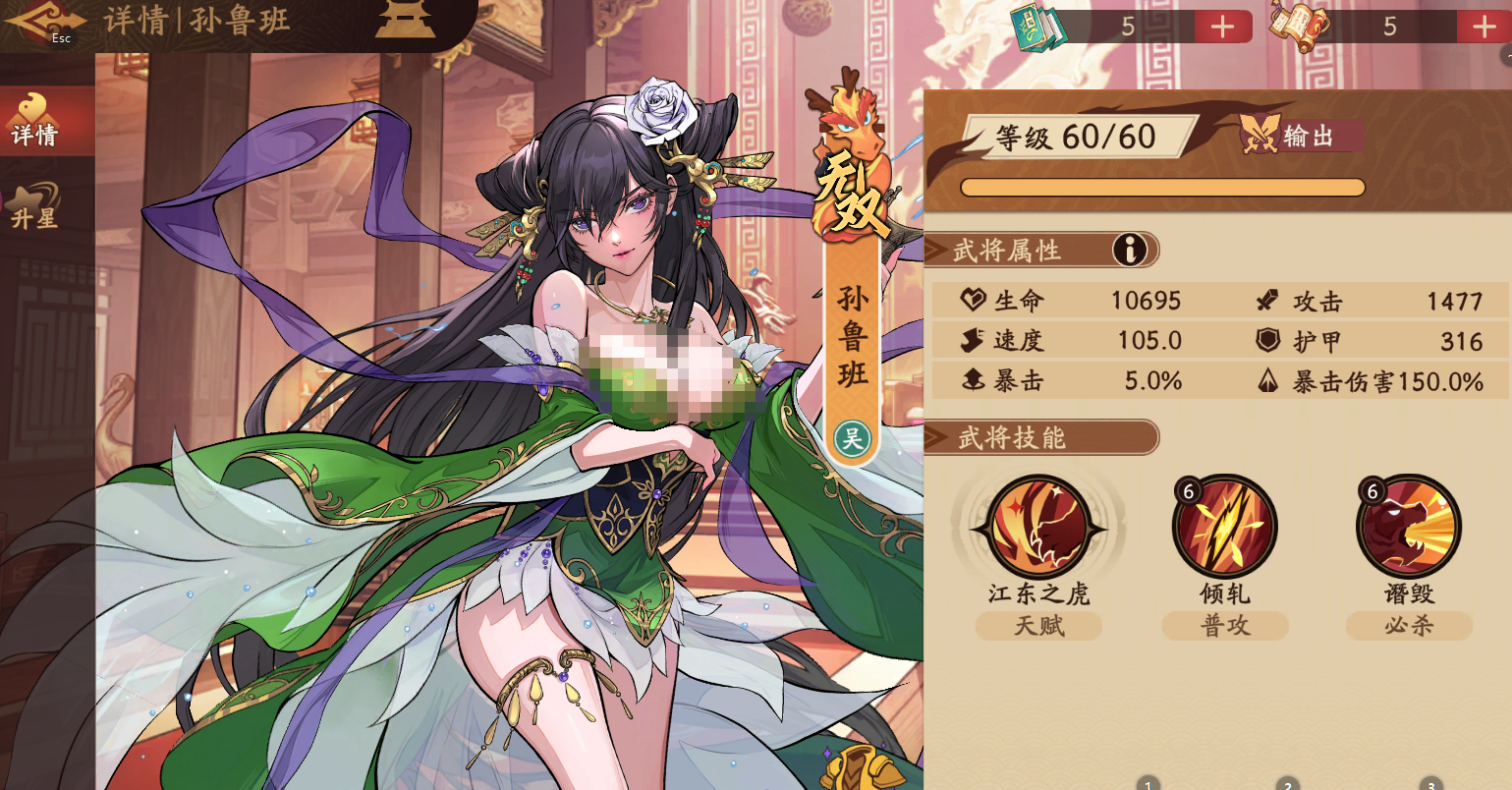Tap the 吴 faction emblem
1512x790 pixels.
tap(852, 438)
